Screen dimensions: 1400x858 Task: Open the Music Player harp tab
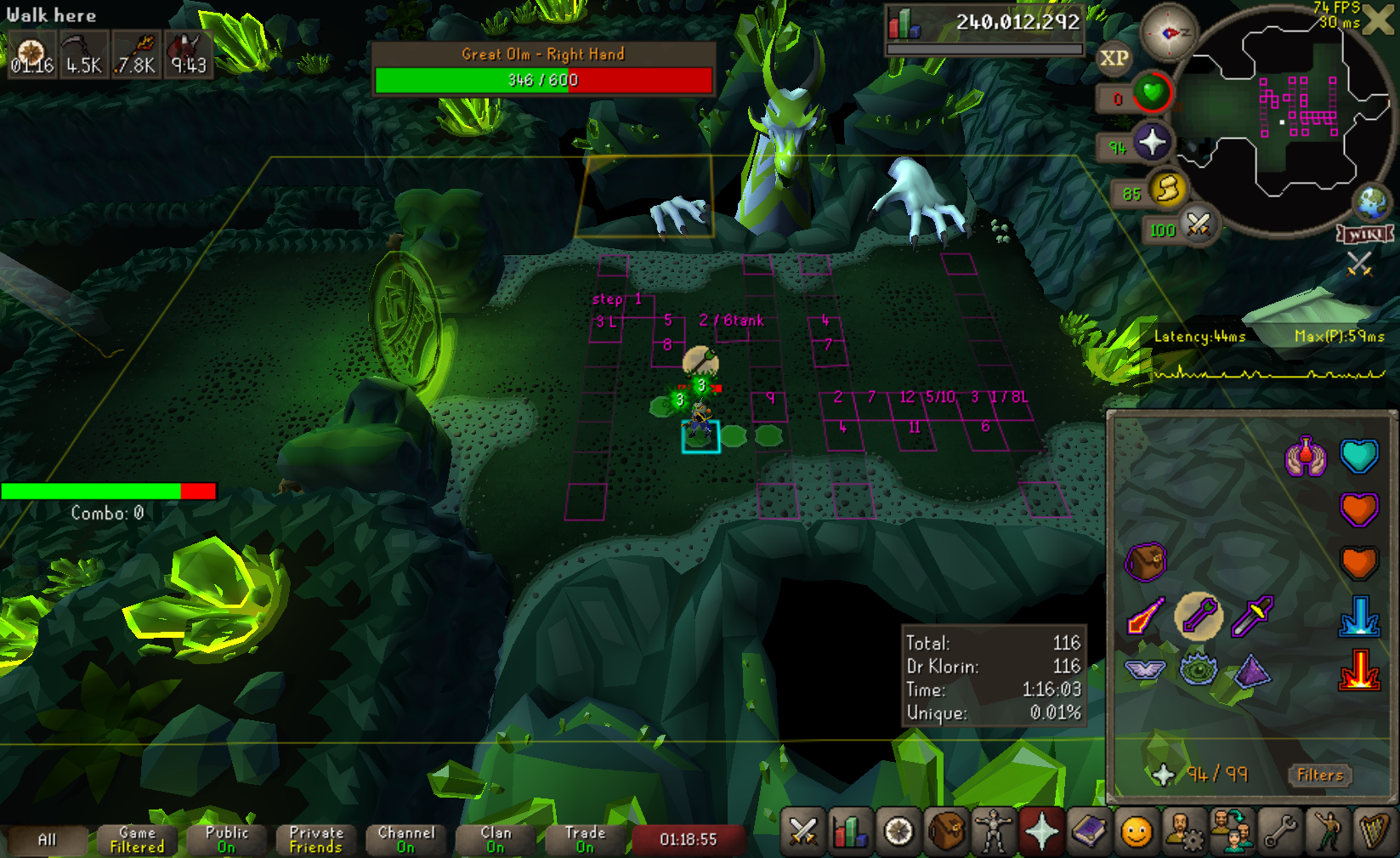click(1374, 831)
